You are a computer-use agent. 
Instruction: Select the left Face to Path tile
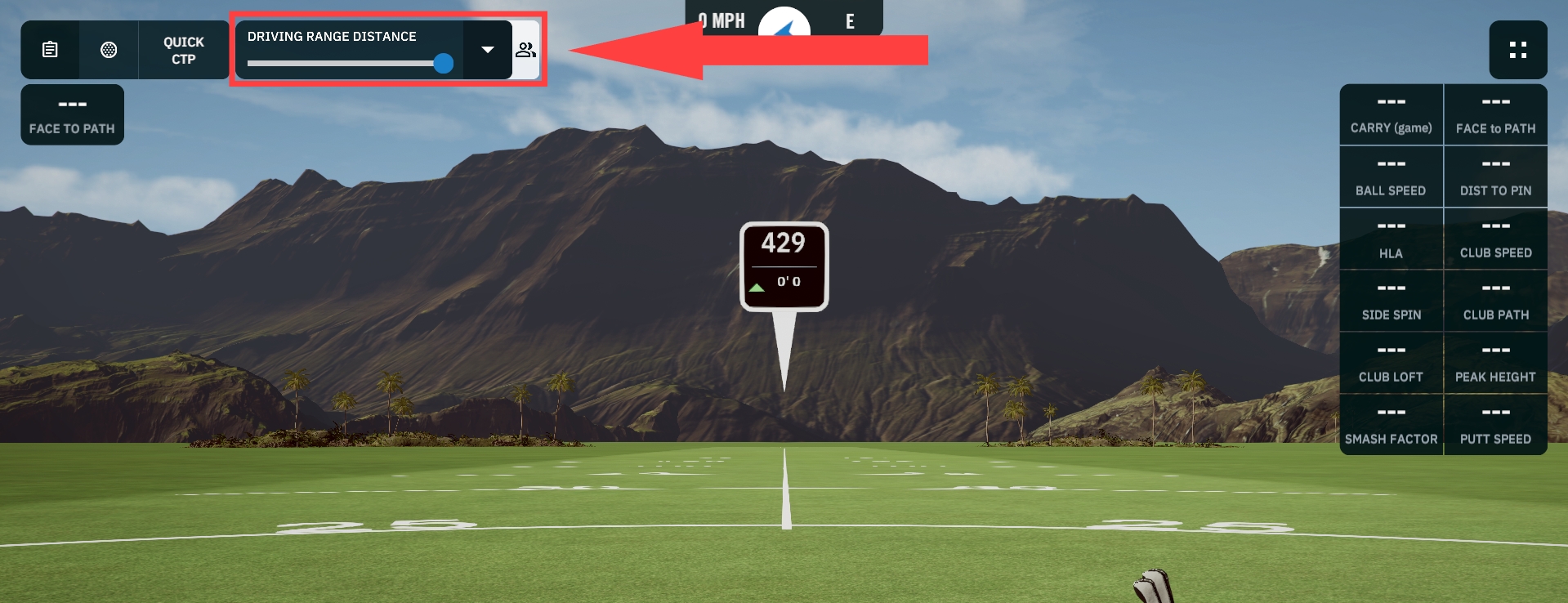72,115
